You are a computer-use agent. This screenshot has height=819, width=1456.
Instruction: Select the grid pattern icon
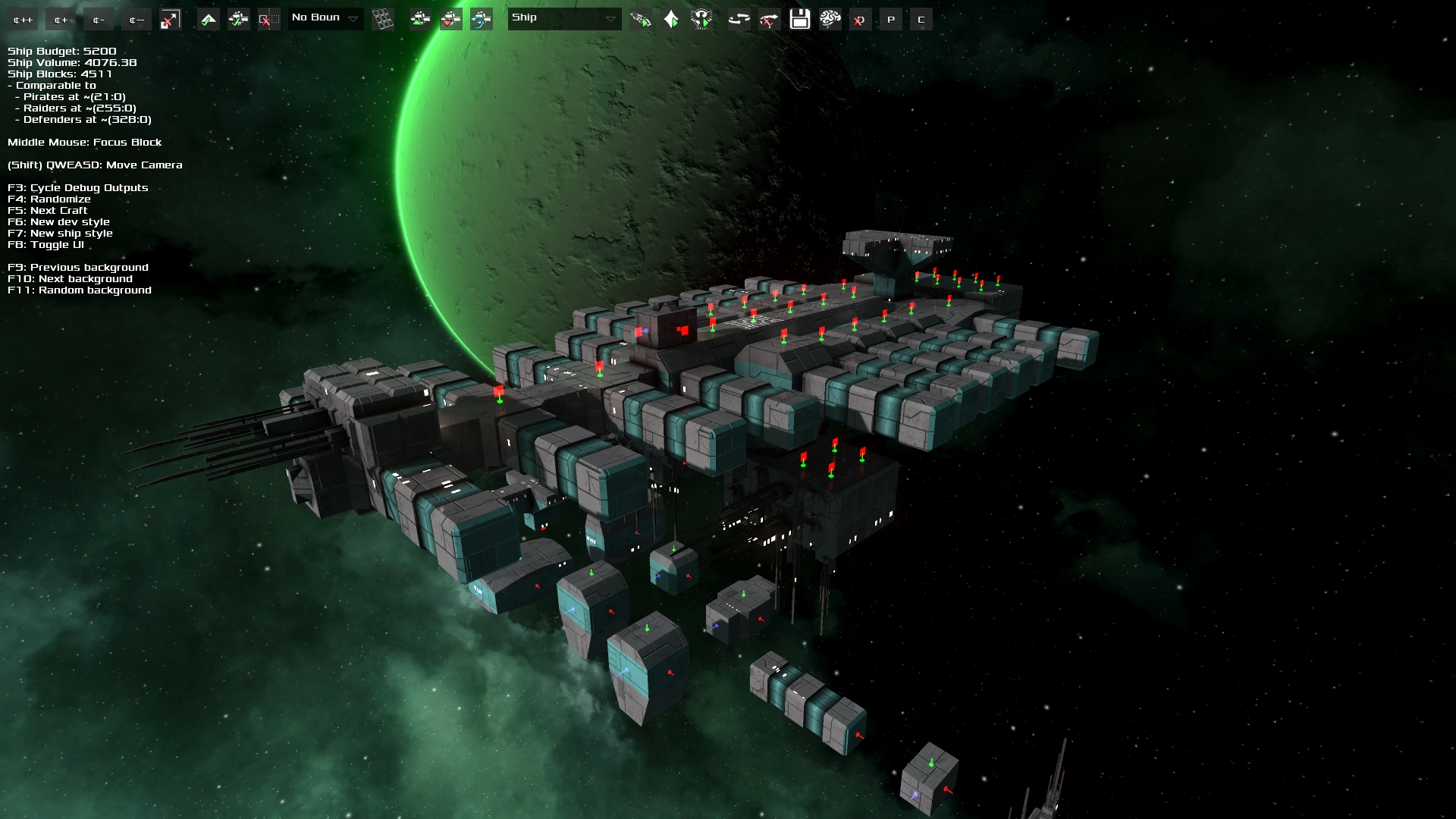[383, 19]
